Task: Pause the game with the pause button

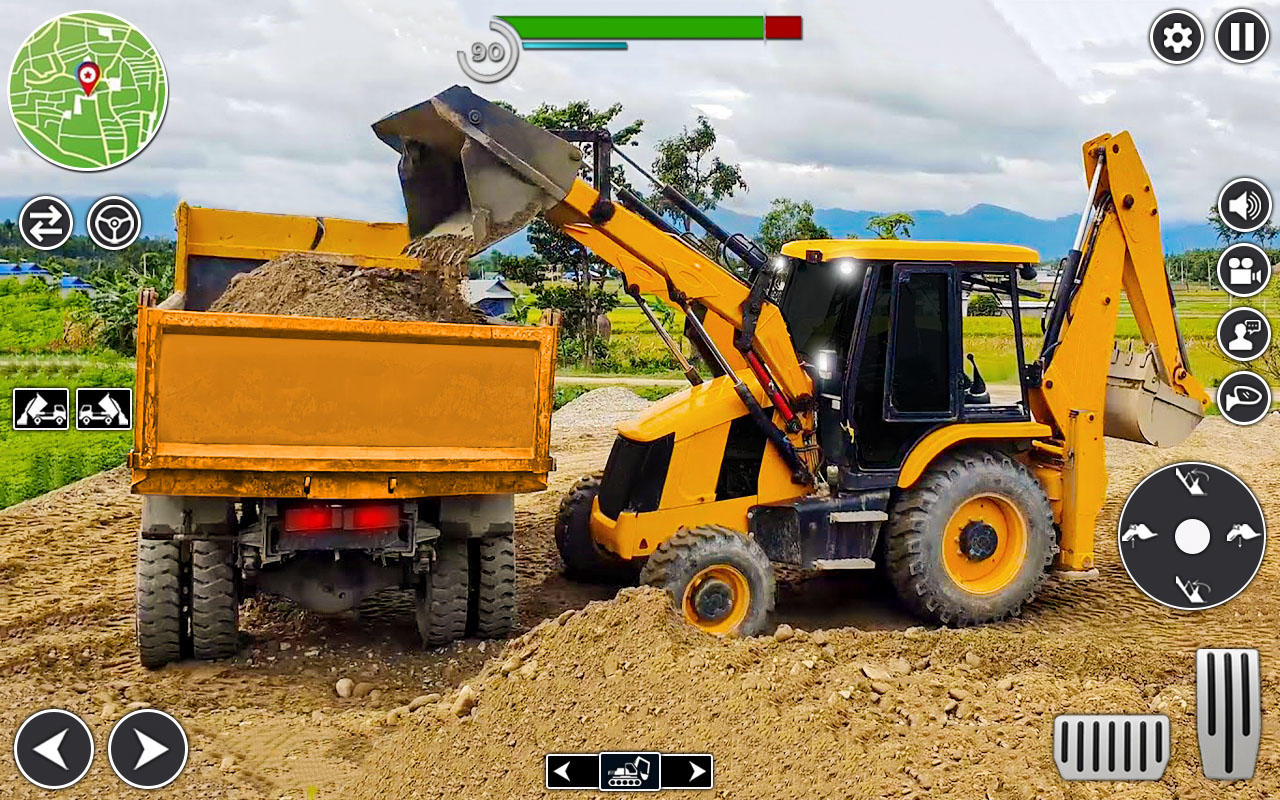Action: click(x=1237, y=37)
